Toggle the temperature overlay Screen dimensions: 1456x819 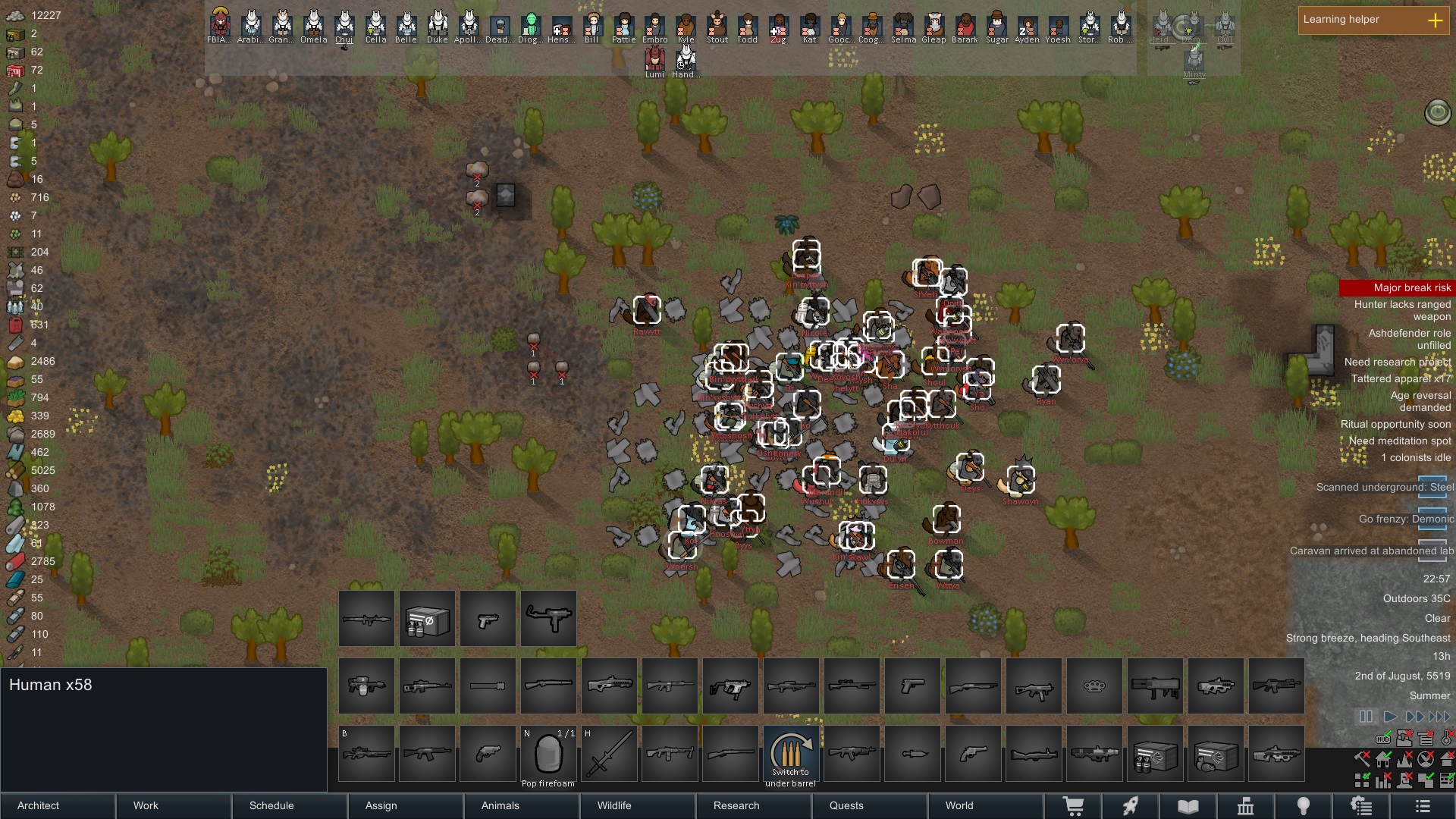pyautogui.click(x=1445, y=737)
